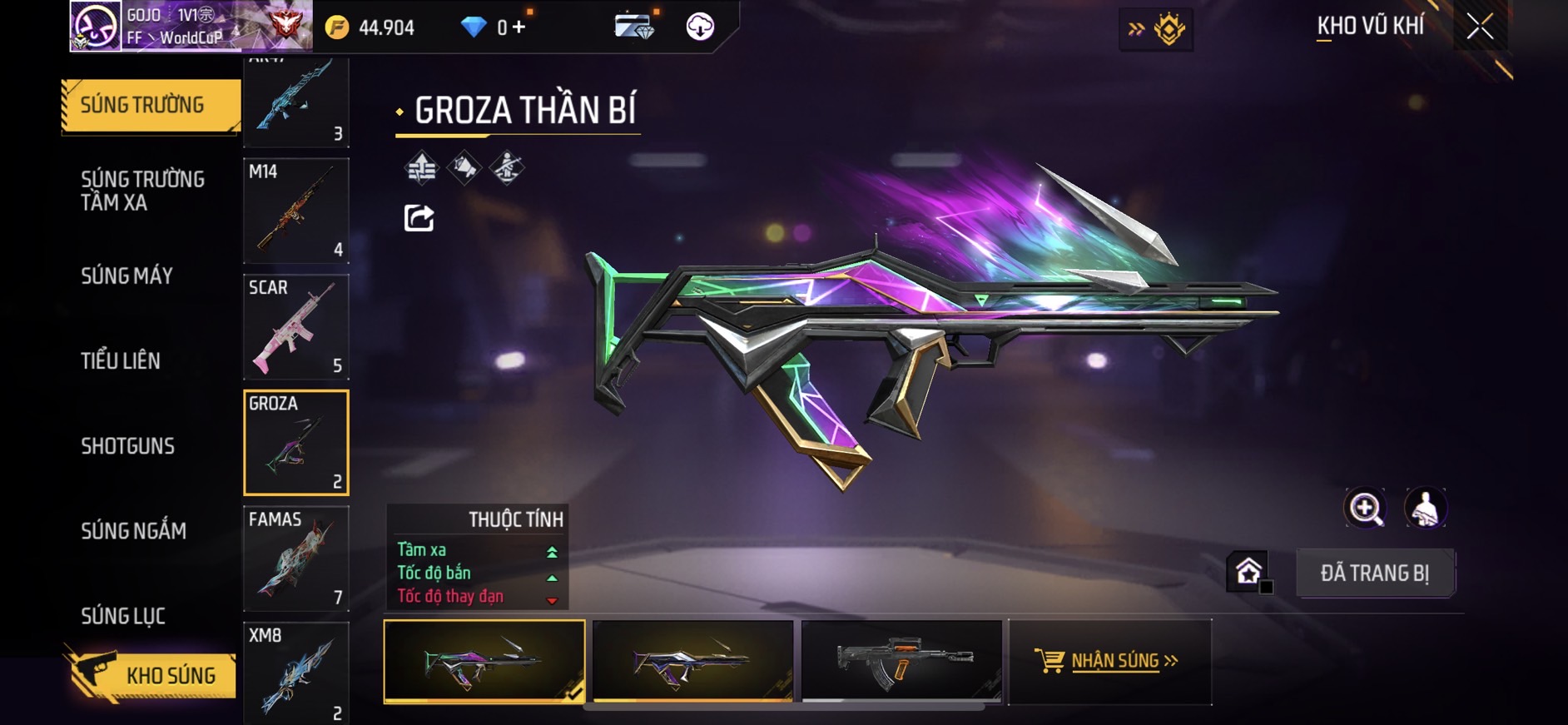Share the weapon skin
Image resolution: width=1568 pixels, height=725 pixels.
[x=419, y=218]
